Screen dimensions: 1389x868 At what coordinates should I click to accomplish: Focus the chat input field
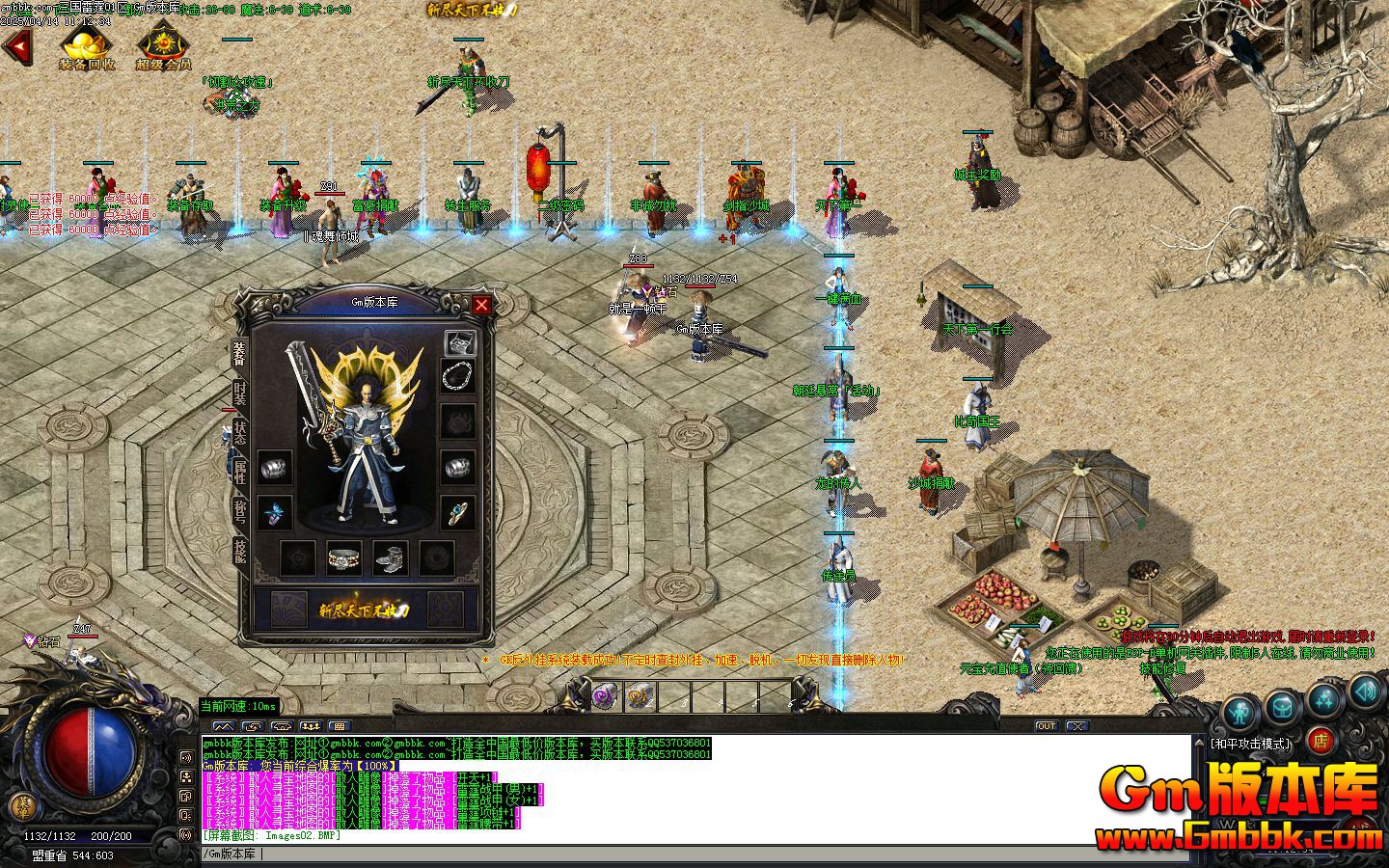(x=675, y=854)
